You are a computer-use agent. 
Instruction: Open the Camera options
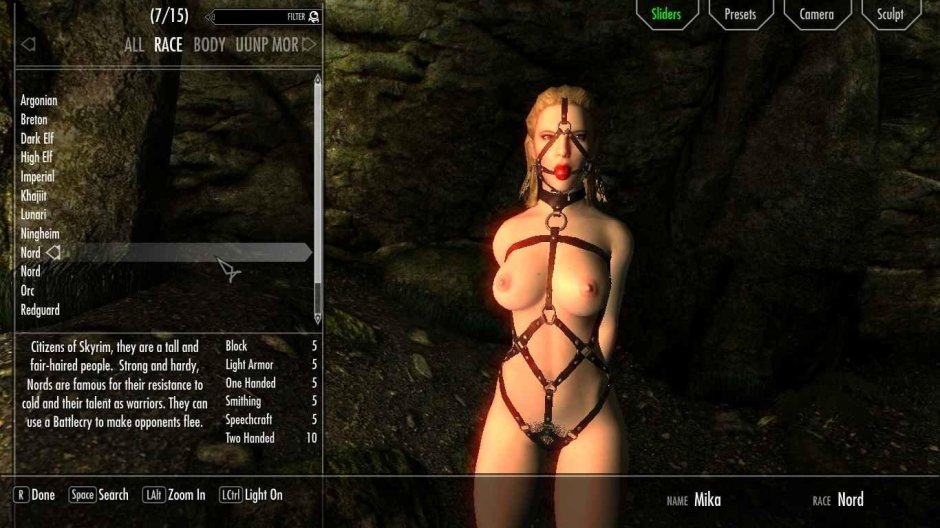[x=816, y=14]
